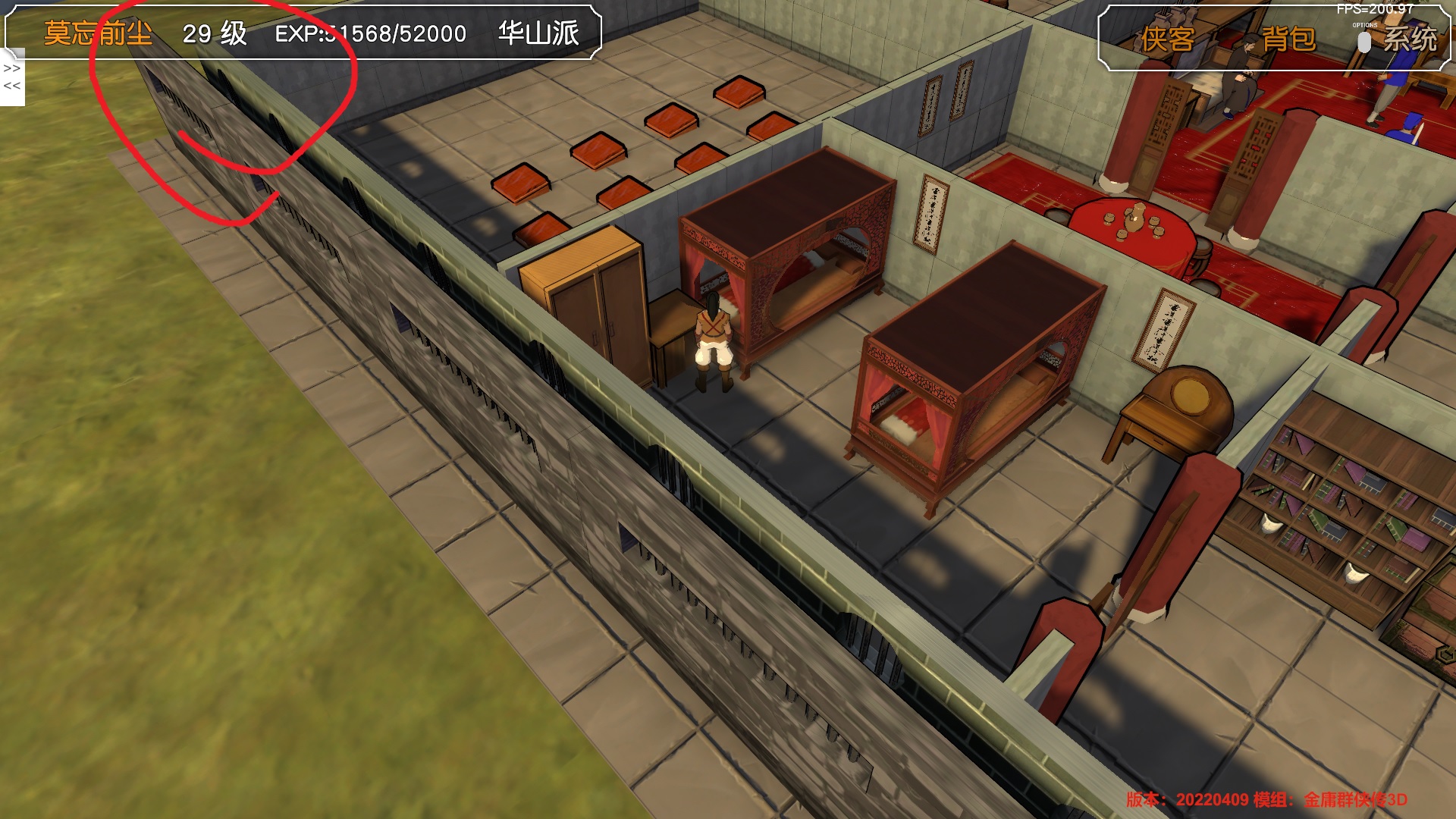Open the 系统 system menu

(x=1410, y=39)
